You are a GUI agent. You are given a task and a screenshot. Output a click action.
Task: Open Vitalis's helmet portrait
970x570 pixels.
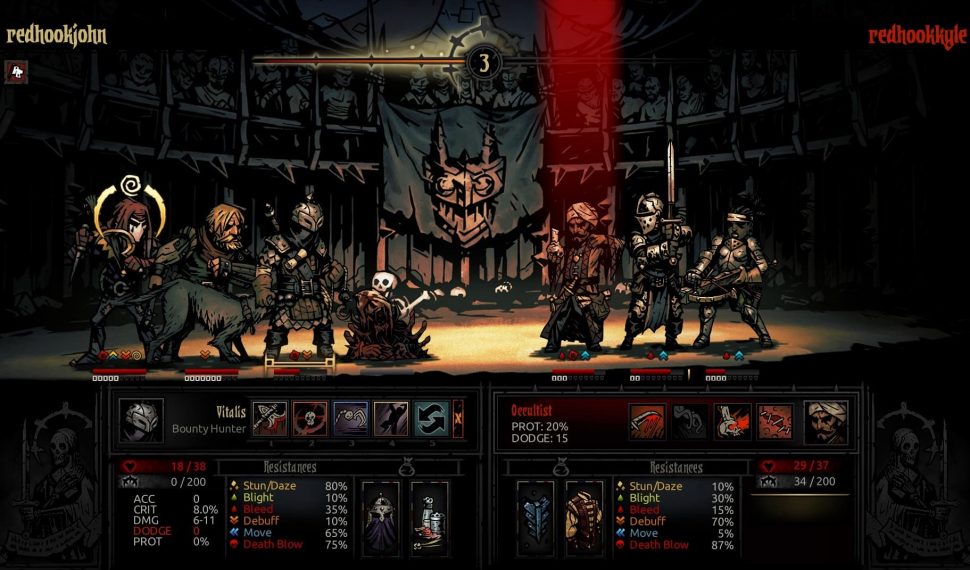point(140,420)
